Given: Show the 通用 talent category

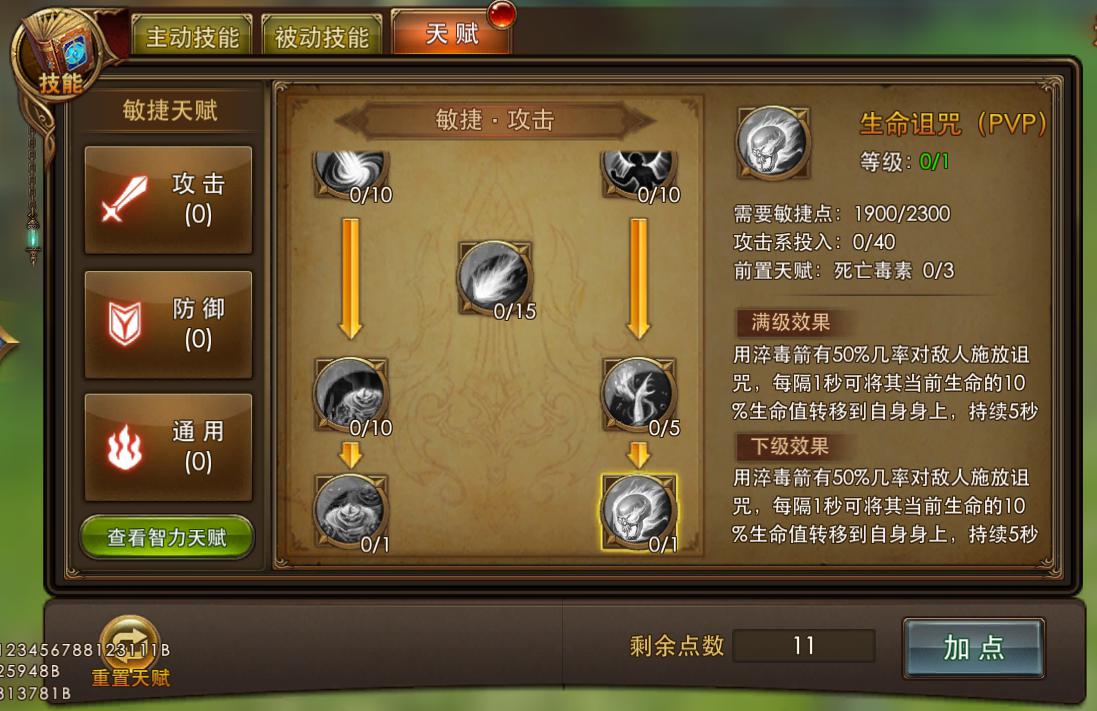Looking at the screenshot, I should click(168, 447).
